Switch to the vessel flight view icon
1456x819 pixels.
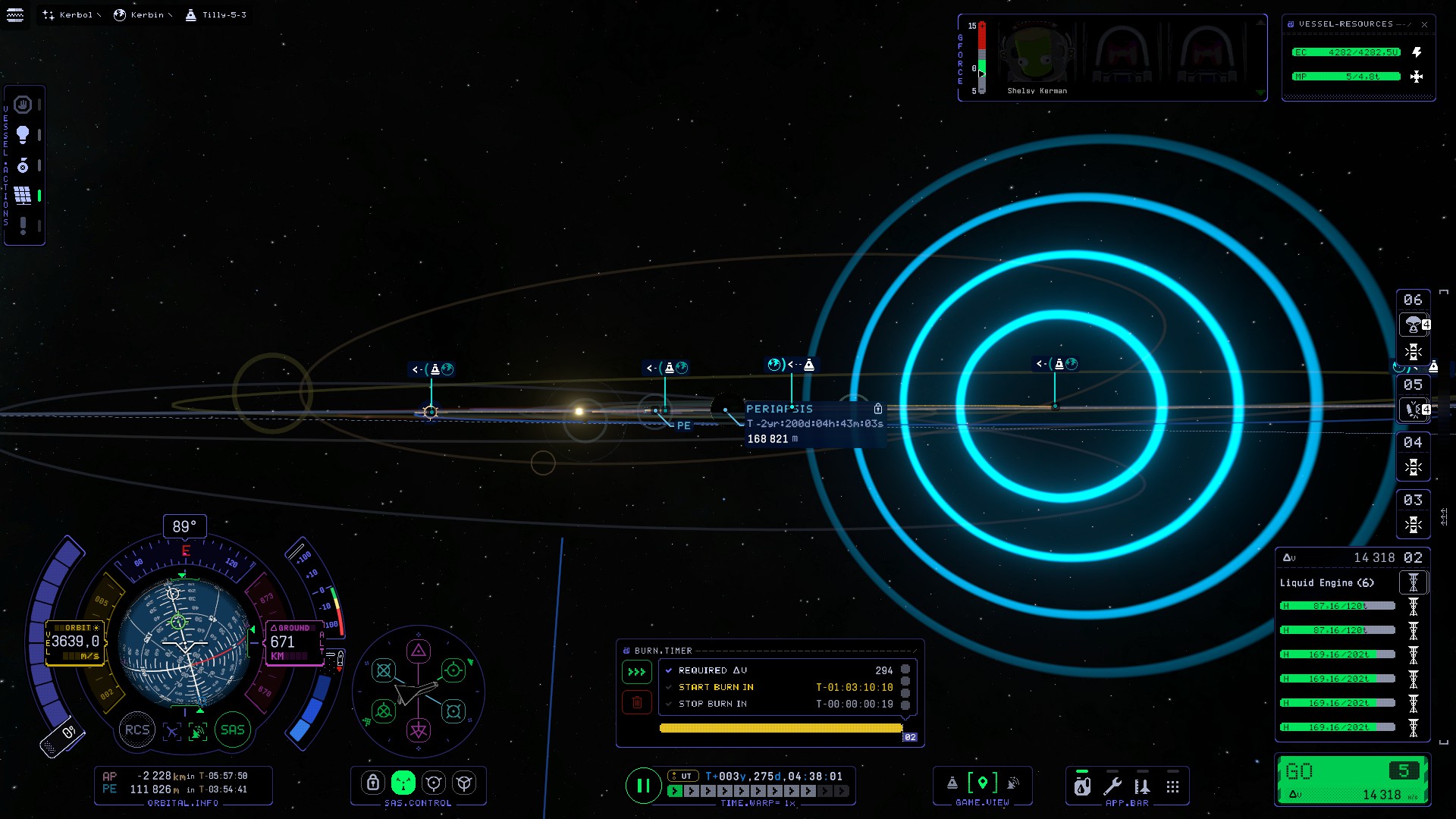click(x=952, y=783)
